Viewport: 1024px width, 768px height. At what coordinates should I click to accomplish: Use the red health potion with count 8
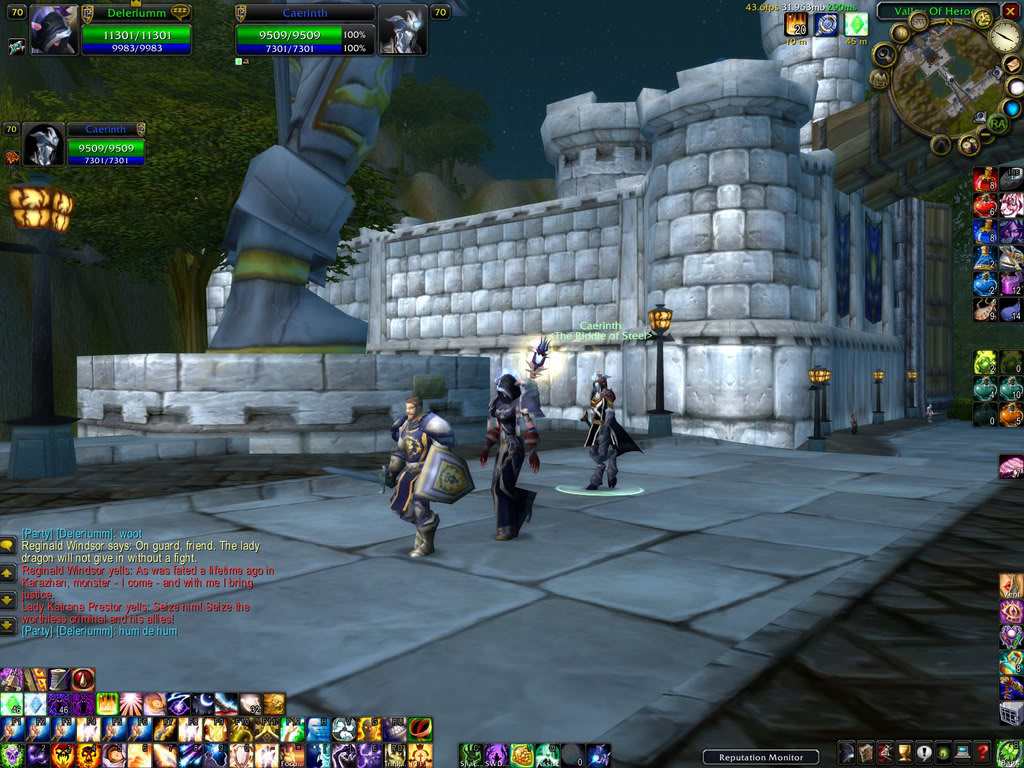tap(985, 182)
